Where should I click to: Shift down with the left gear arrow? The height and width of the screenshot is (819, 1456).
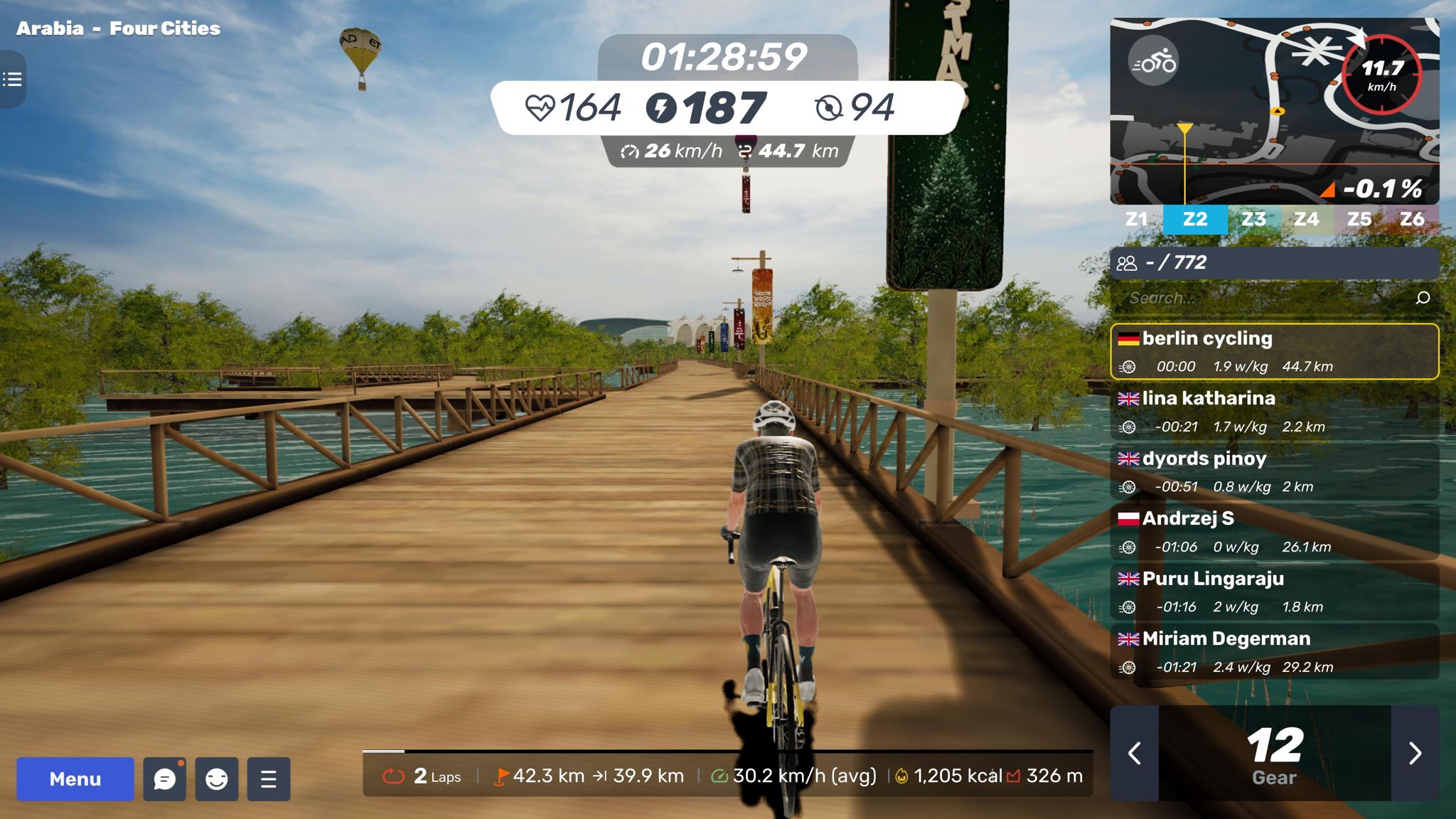pyautogui.click(x=1135, y=753)
